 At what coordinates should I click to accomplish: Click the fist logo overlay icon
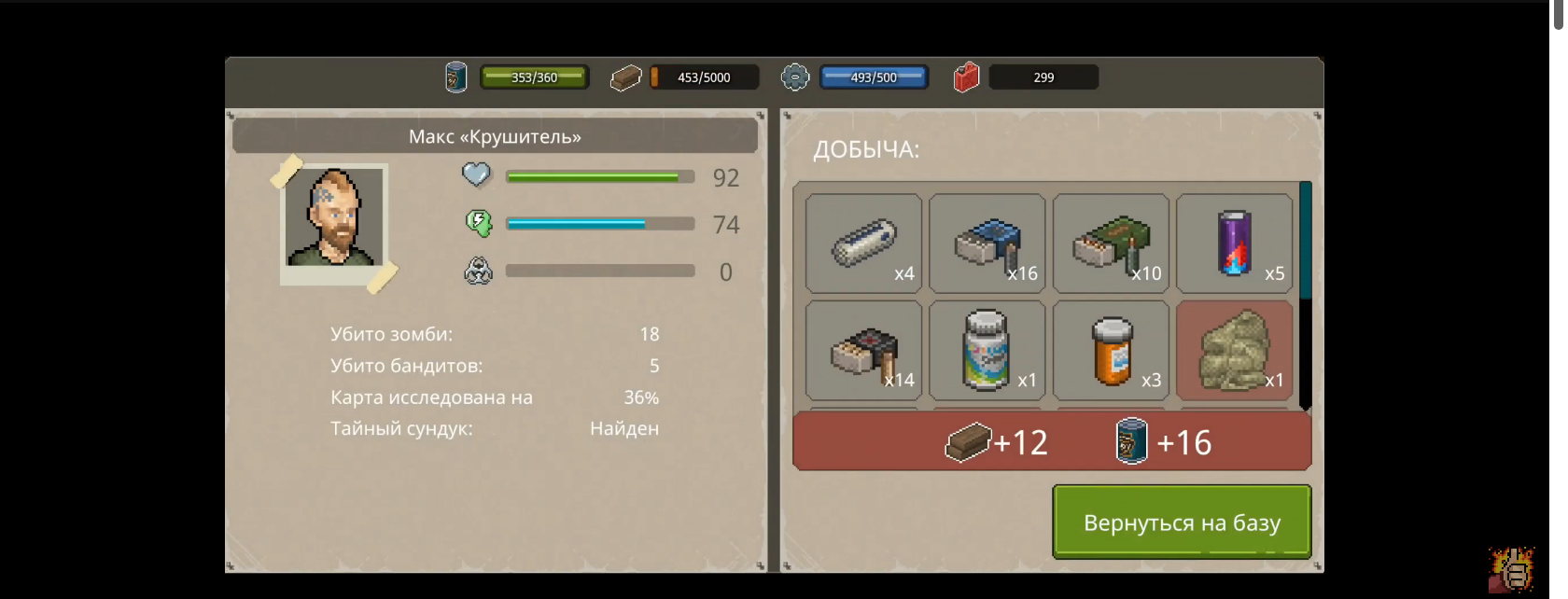(1511, 569)
